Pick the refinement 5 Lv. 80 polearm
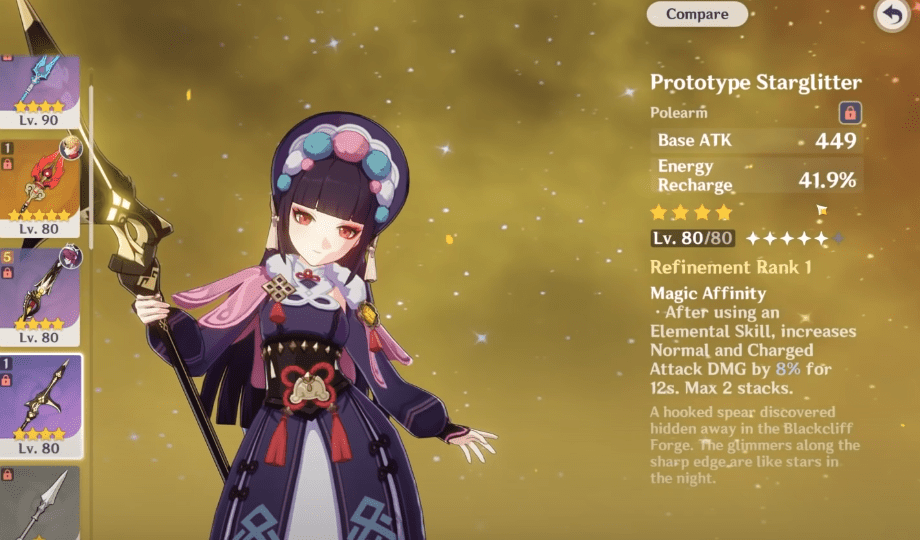920x540 pixels. tap(40, 295)
